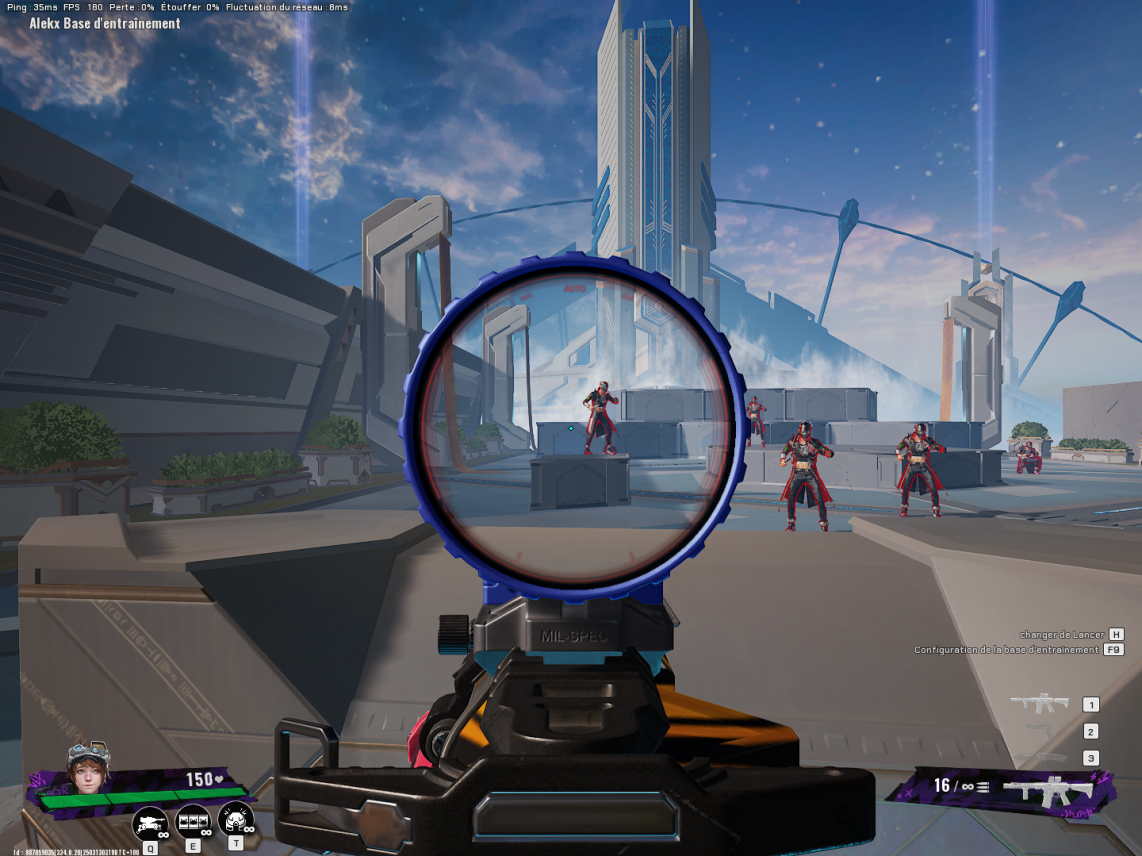Use the dome helmet ultimate ability icon

236,820
